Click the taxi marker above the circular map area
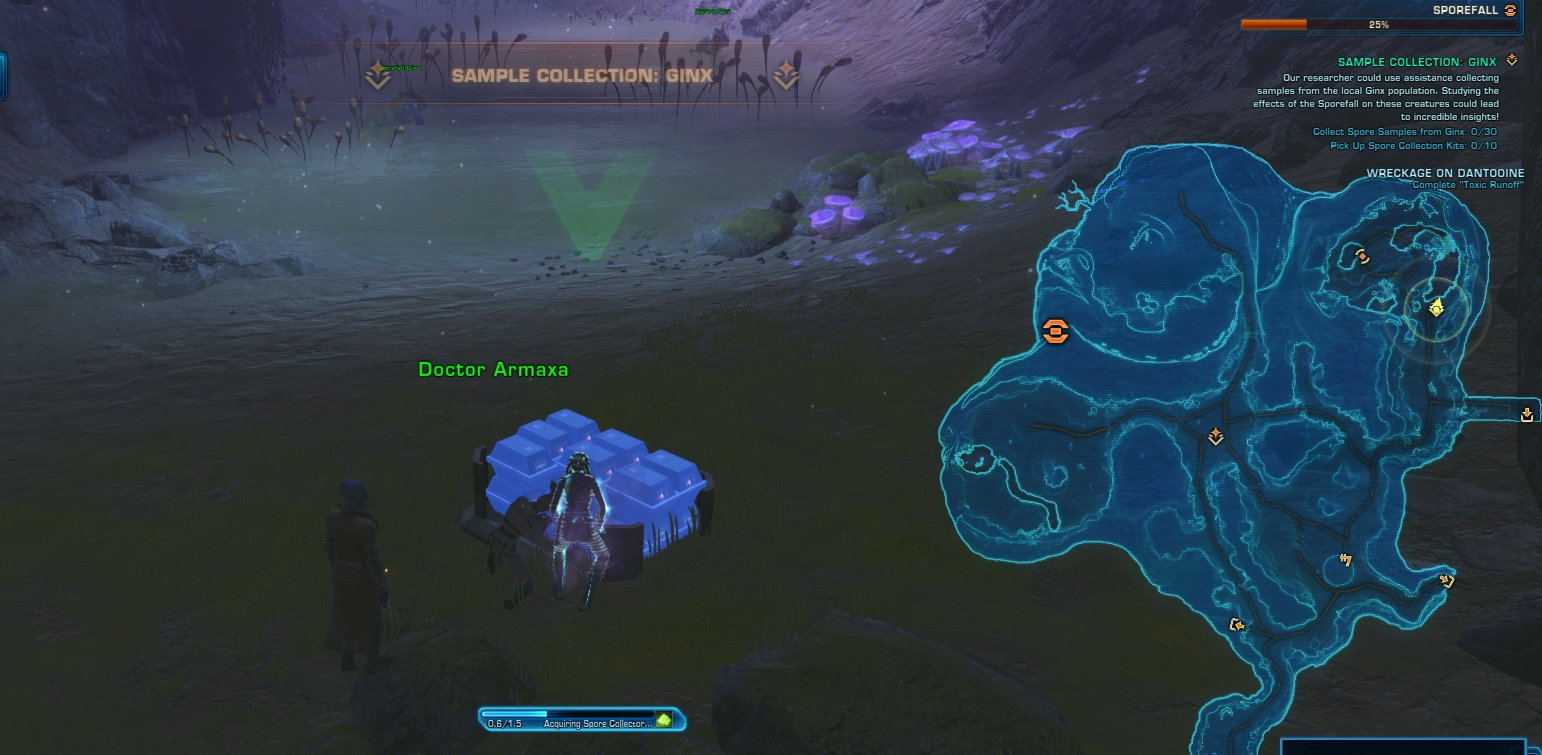This screenshot has height=755, width=1542. coord(1346,559)
